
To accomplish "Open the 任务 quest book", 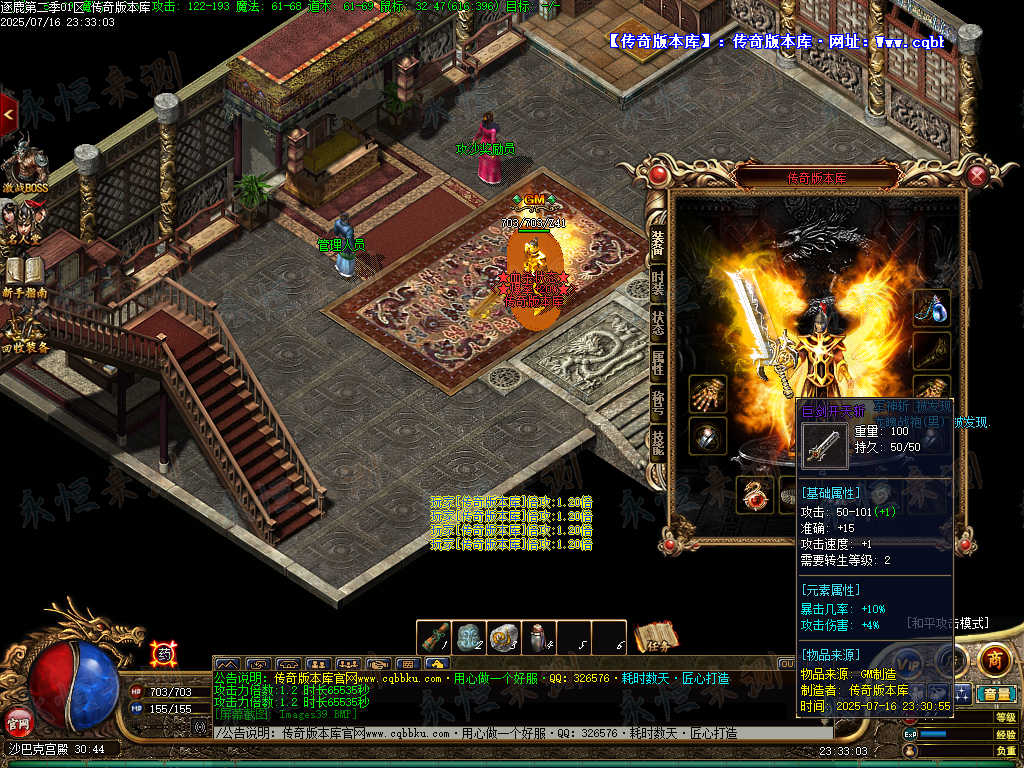I will point(656,638).
